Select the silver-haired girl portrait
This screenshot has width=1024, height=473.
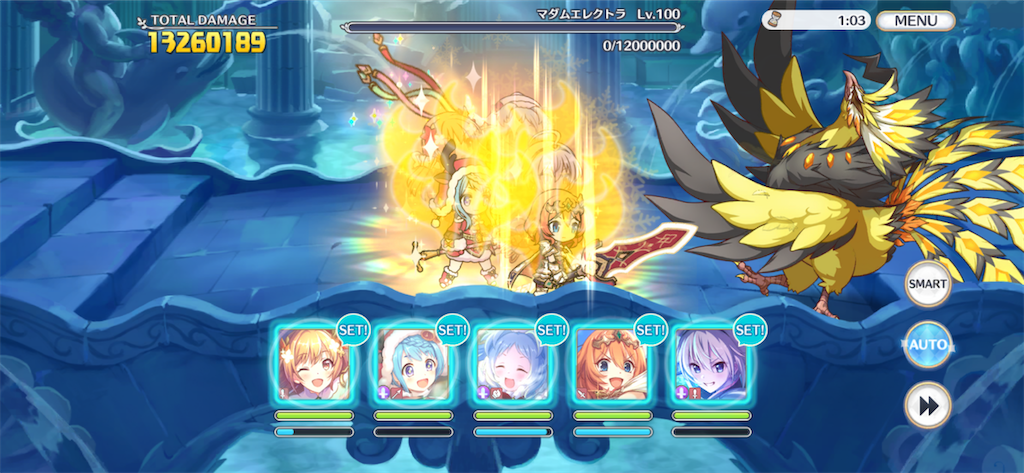710,364
